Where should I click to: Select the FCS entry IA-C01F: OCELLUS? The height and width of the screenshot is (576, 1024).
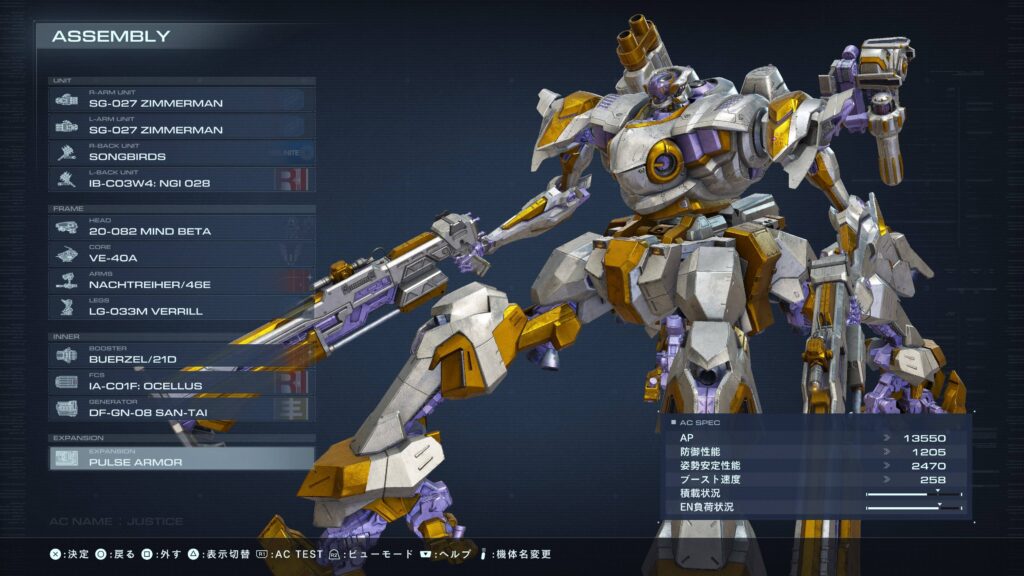182,382
